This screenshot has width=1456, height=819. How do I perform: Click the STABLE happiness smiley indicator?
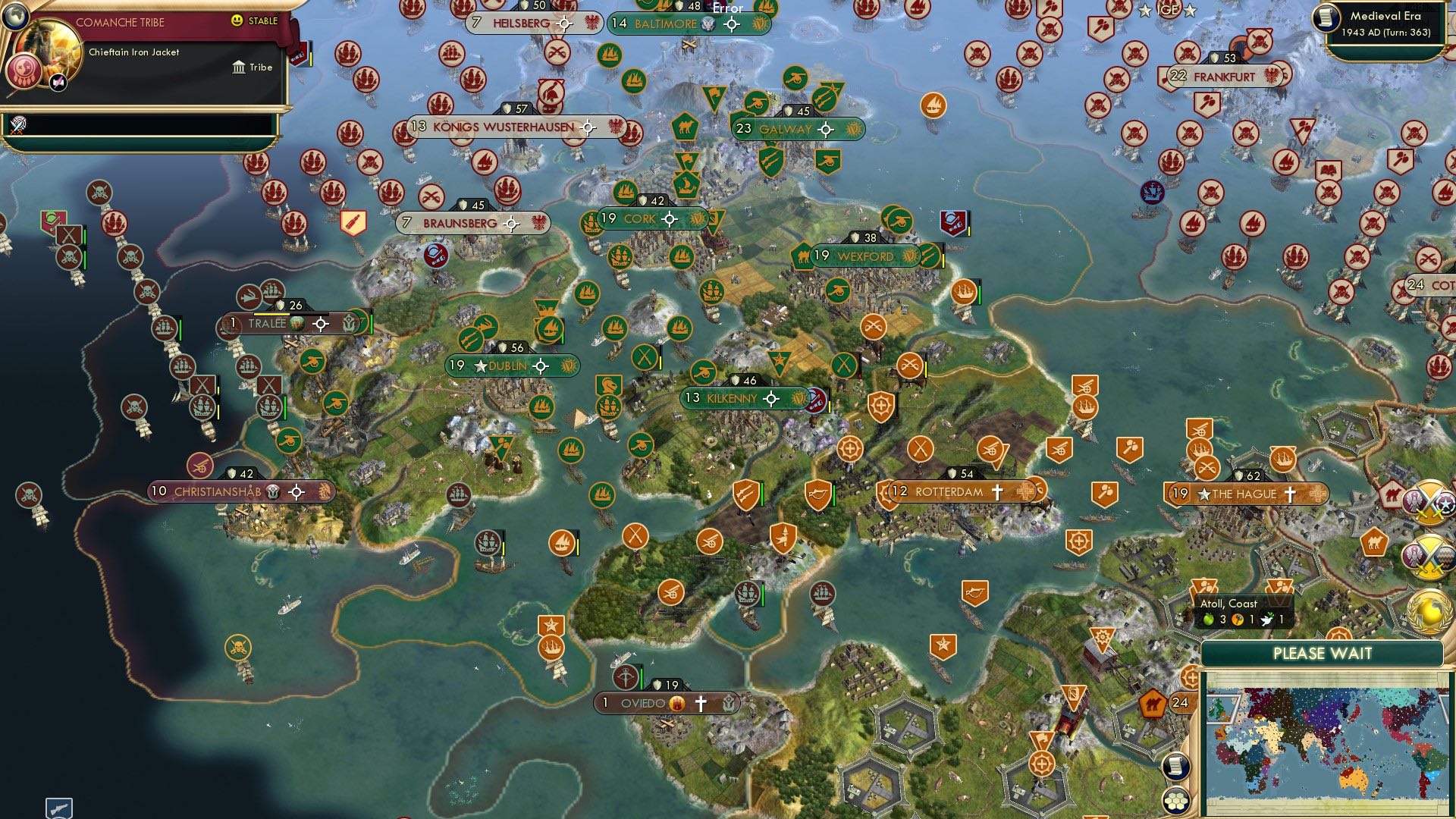click(x=238, y=22)
